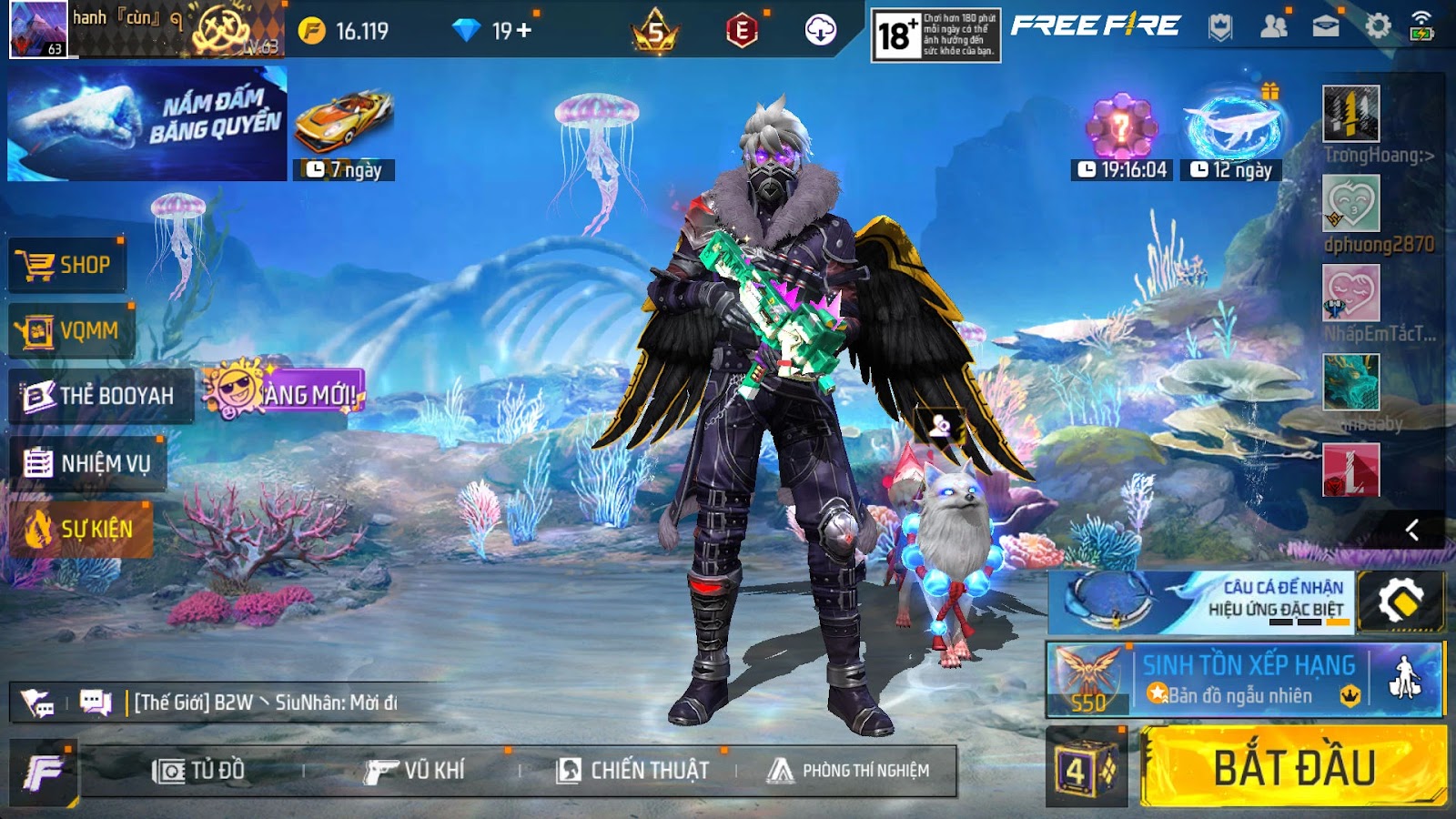Switch to the TỦ ĐỒ wardrobe tab
The width and height of the screenshot is (1456, 819).
(198, 771)
